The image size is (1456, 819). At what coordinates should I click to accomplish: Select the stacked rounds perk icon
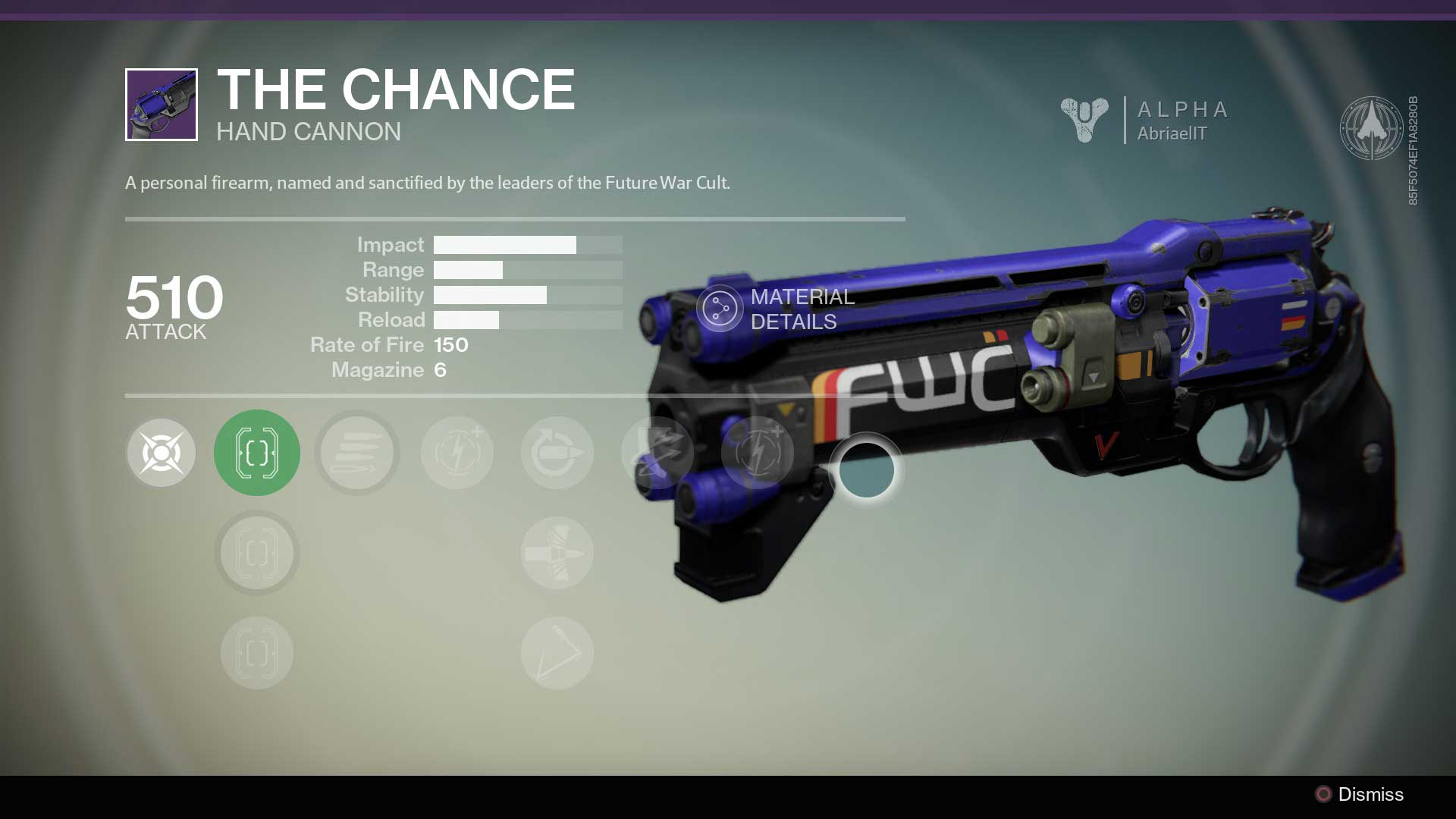[356, 452]
